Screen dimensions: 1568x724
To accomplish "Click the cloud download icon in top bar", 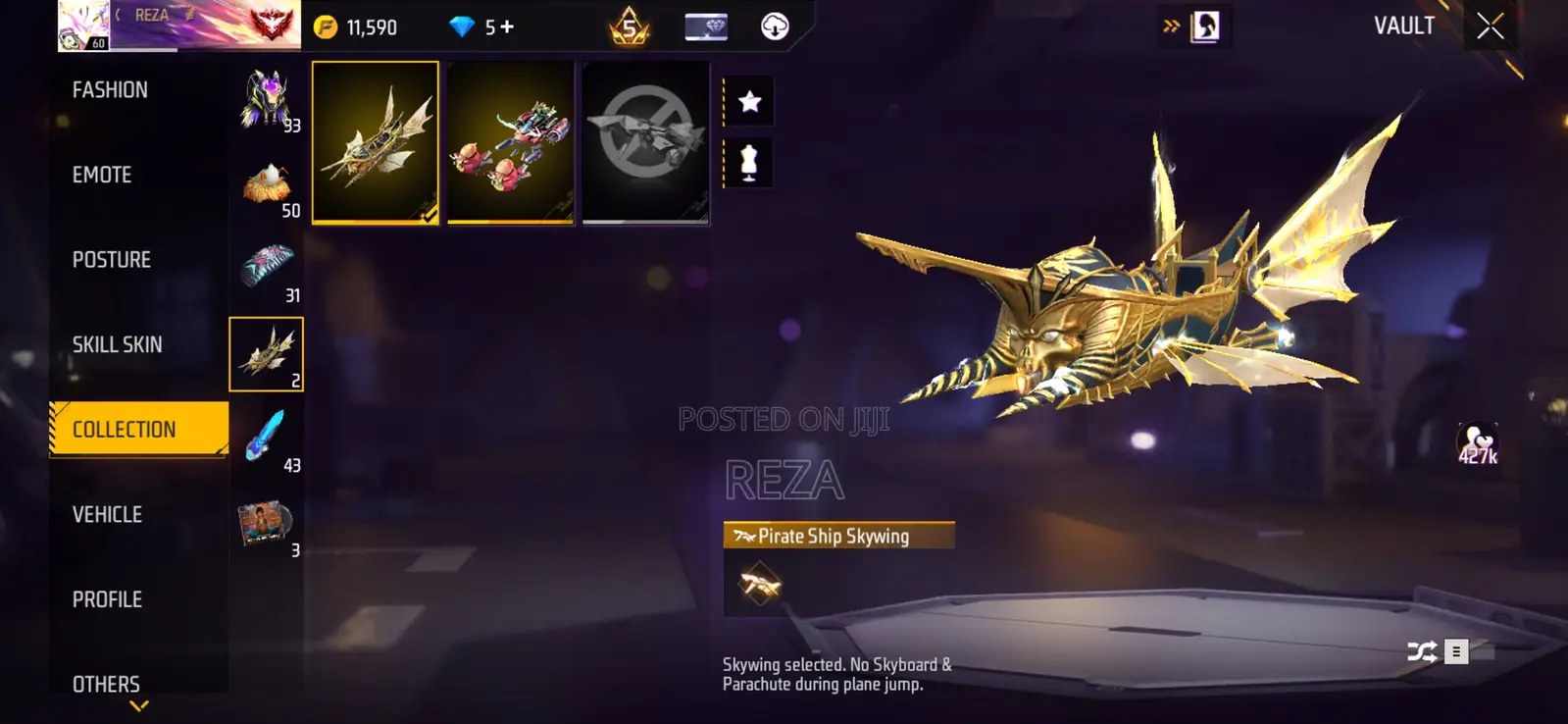I will (774, 26).
